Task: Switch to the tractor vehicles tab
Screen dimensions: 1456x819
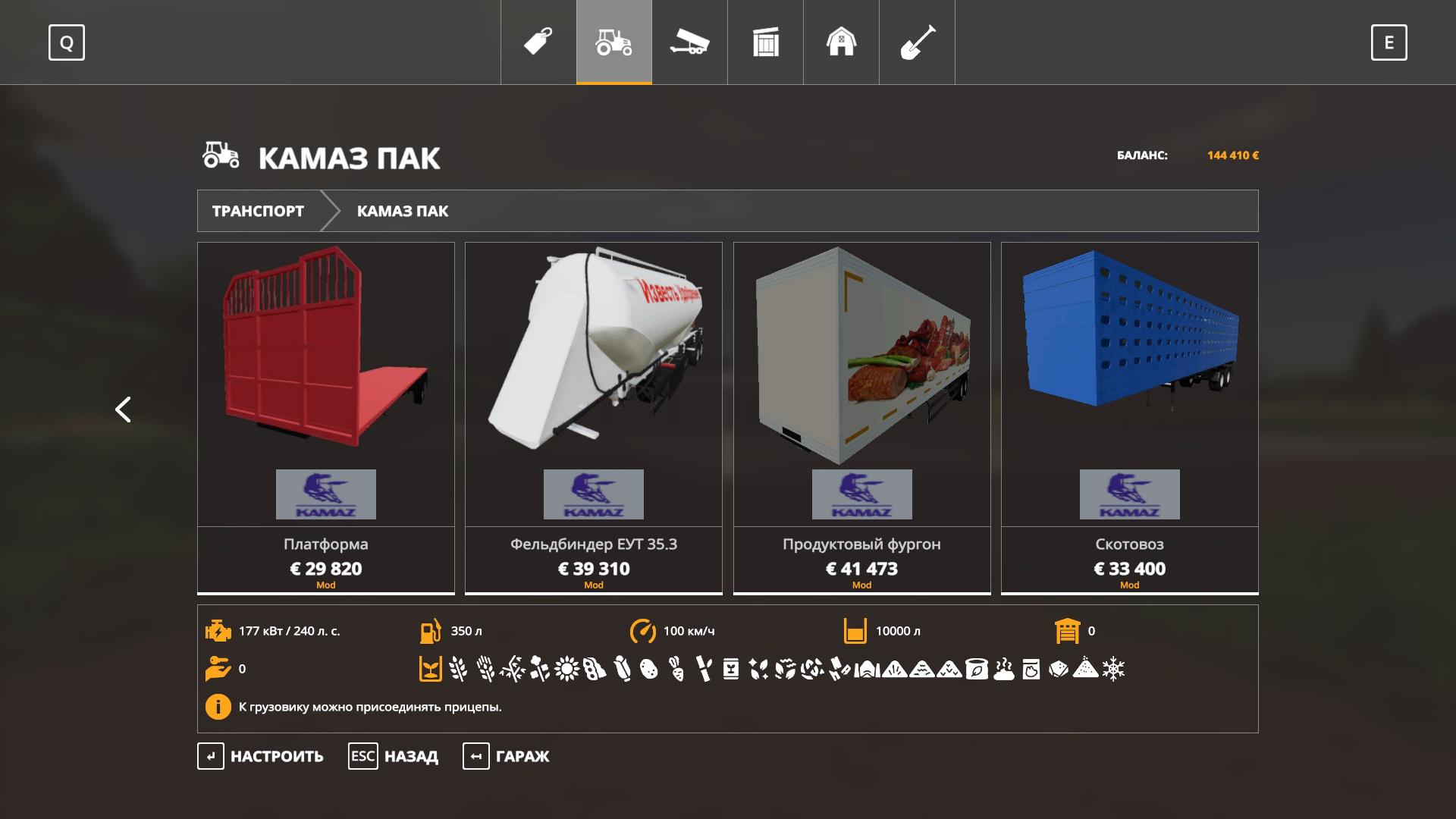Action: [x=614, y=42]
